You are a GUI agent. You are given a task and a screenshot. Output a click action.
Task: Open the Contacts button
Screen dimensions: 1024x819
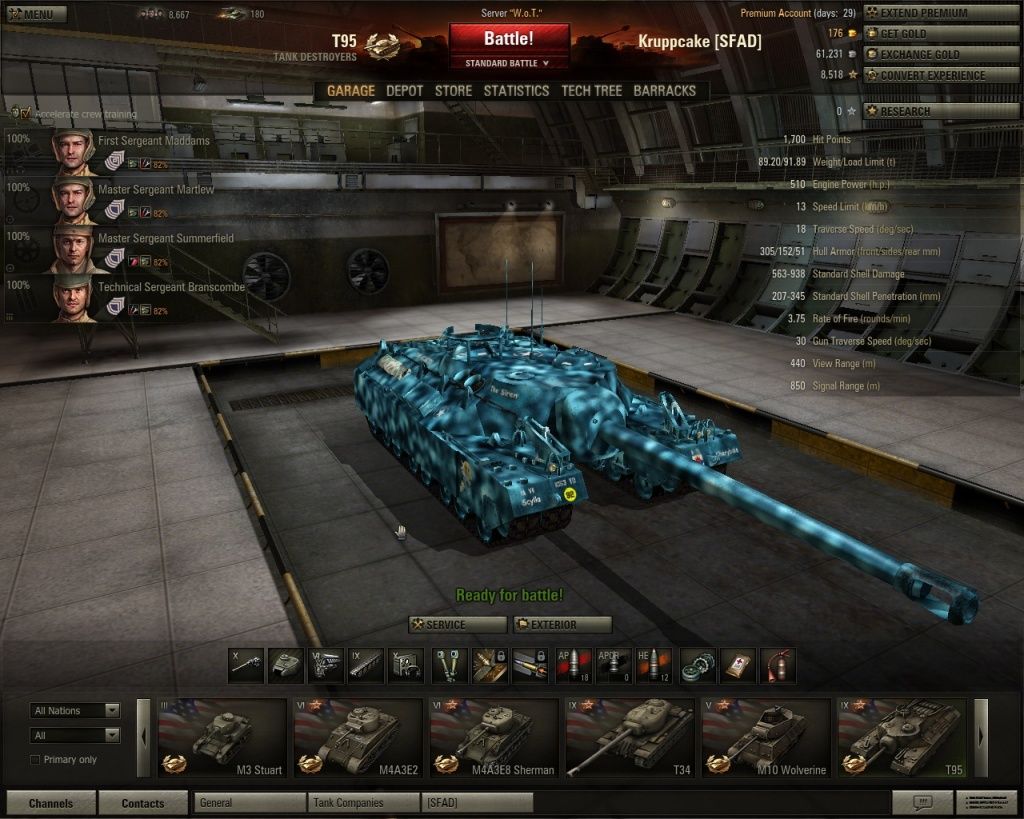click(143, 803)
